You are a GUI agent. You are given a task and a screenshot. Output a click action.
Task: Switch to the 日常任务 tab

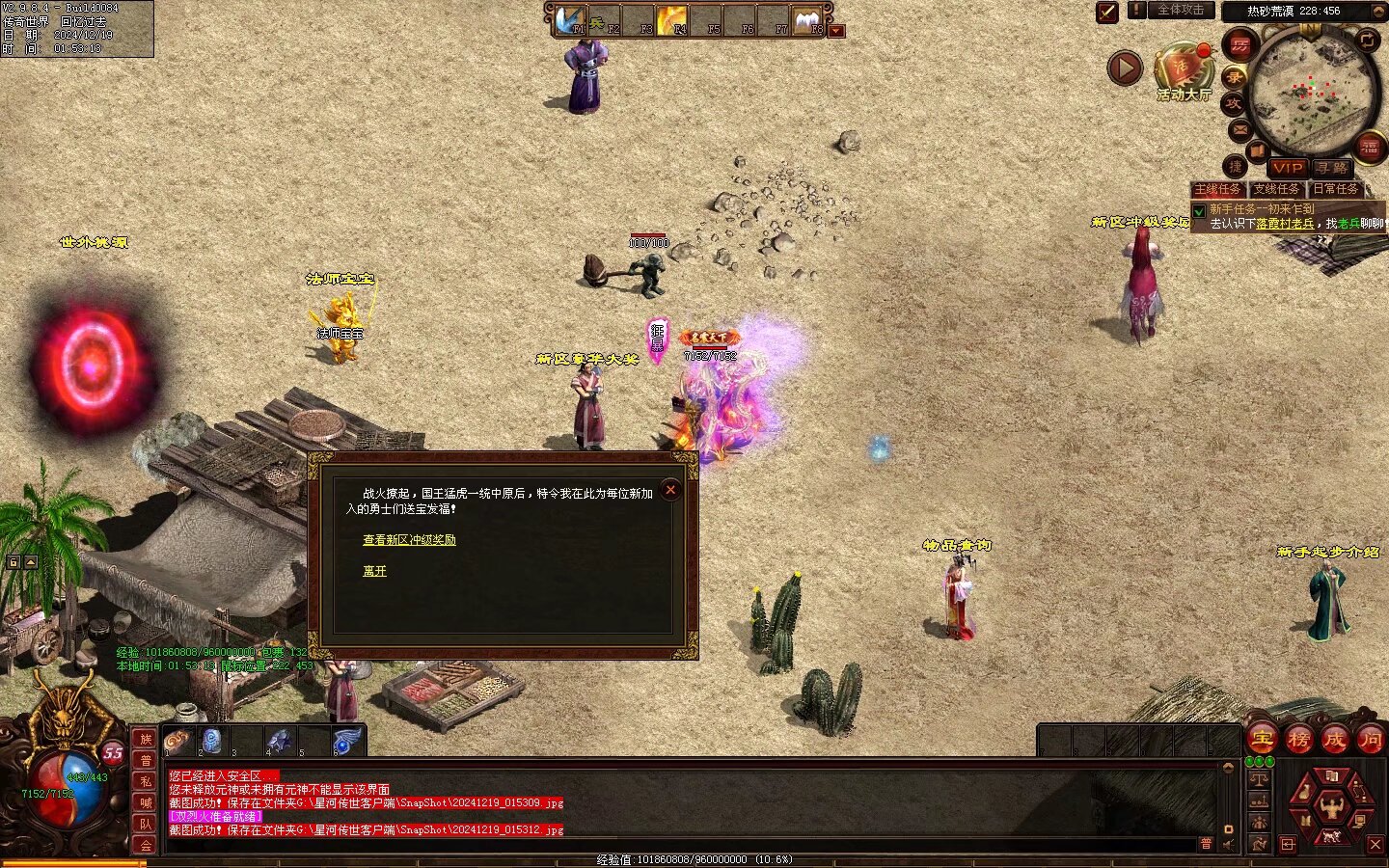[x=1335, y=189]
